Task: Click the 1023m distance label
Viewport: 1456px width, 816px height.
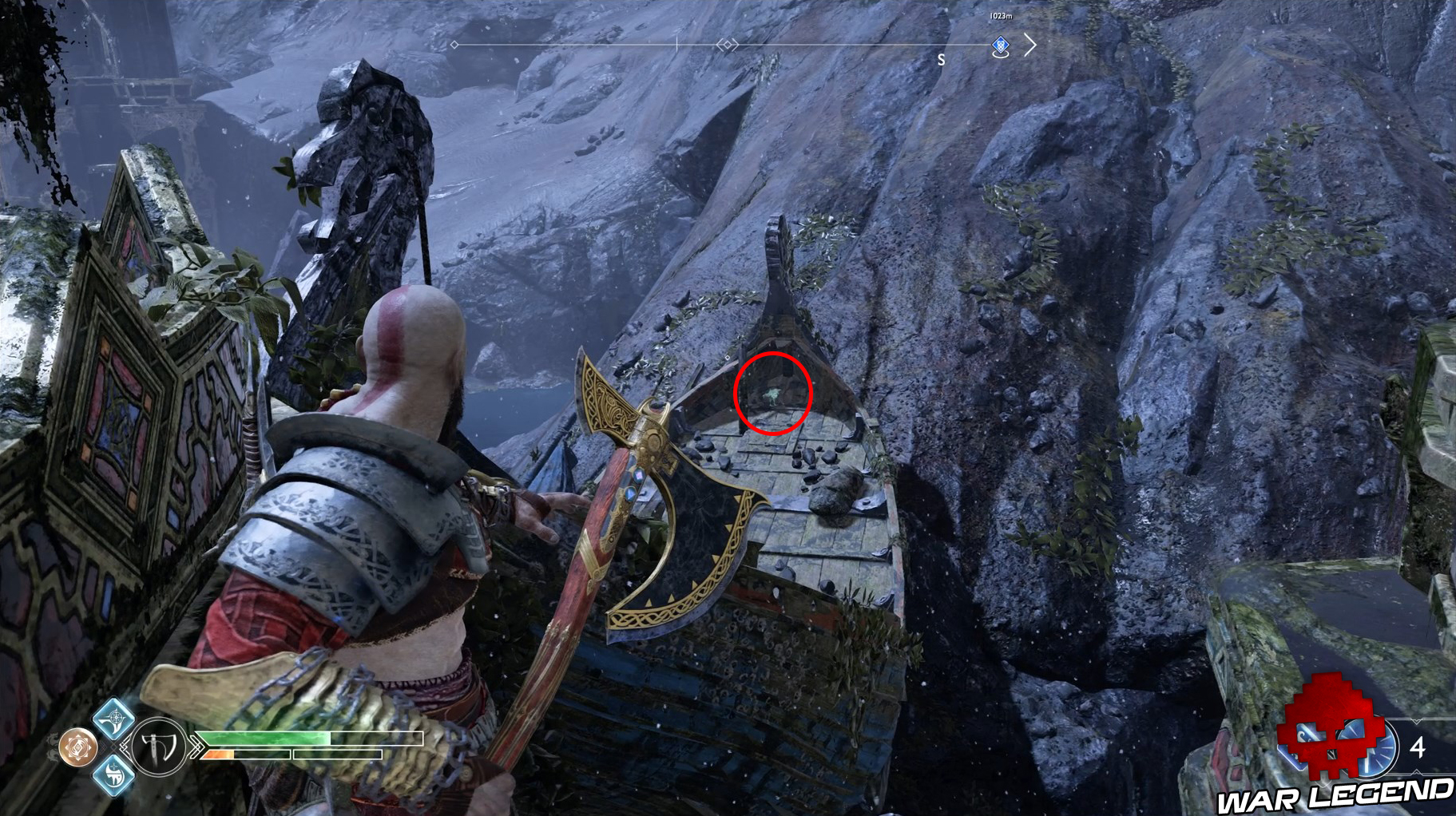Action: (x=1001, y=16)
